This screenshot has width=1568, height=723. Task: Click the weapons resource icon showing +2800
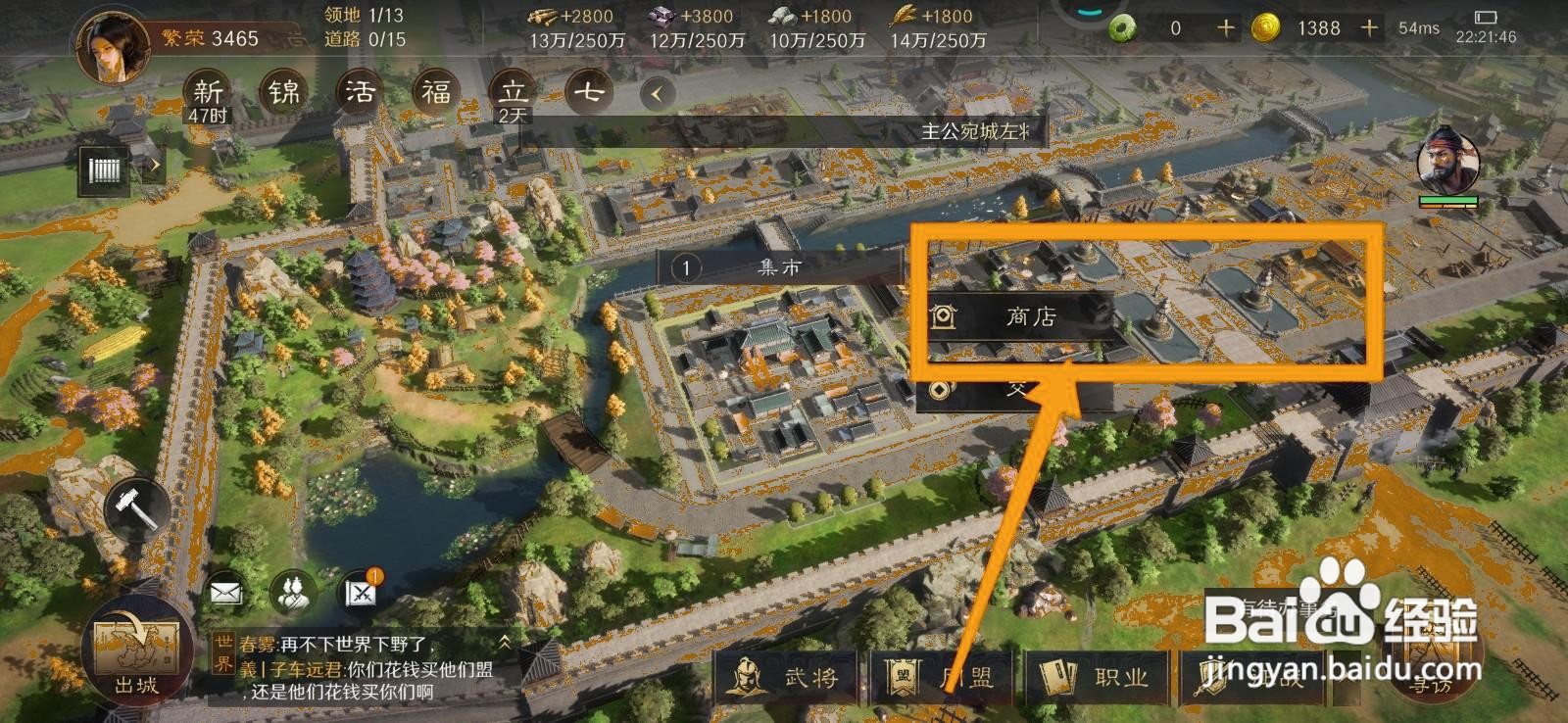541,16
